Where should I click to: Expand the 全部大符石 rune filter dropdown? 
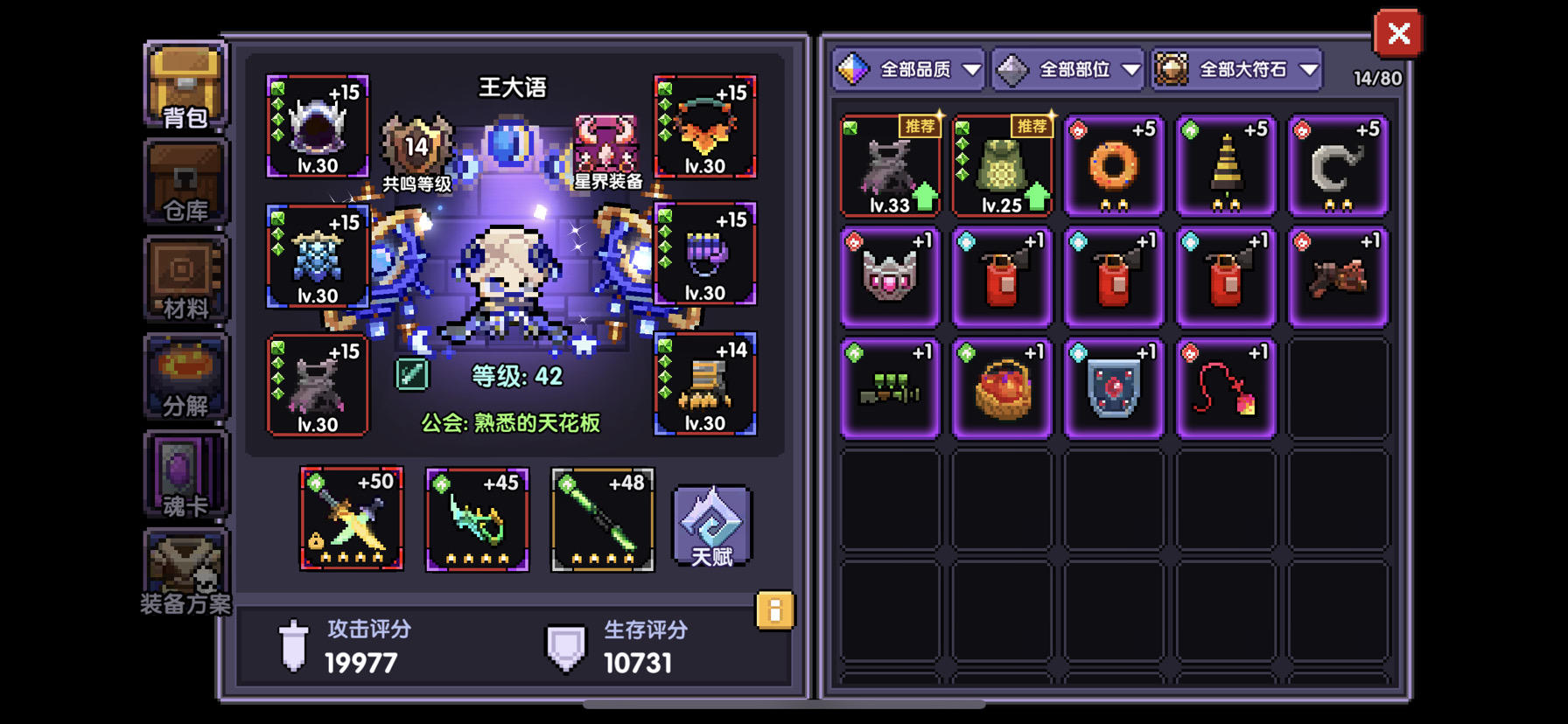pos(1235,69)
